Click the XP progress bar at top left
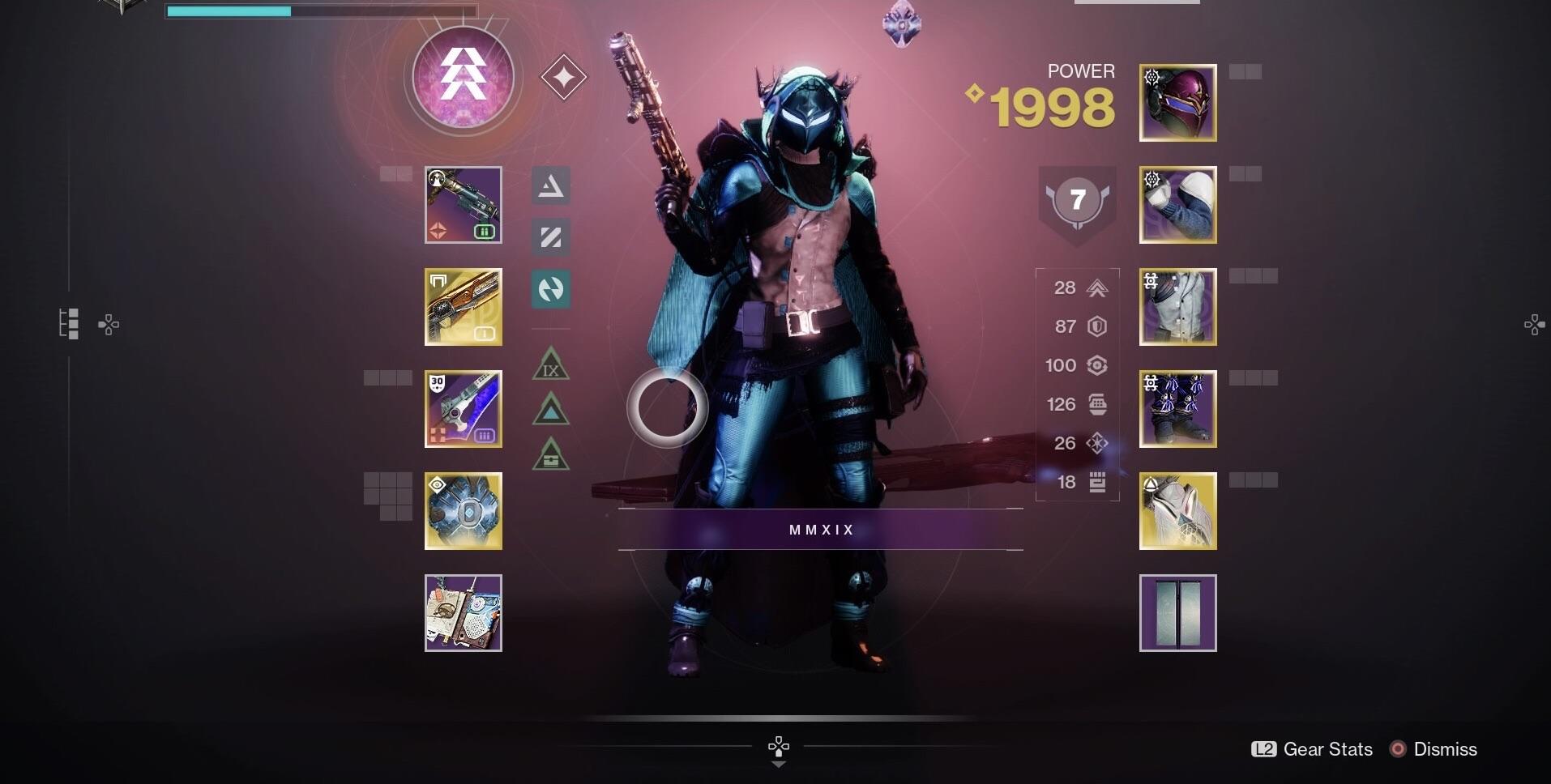 [x=320, y=11]
